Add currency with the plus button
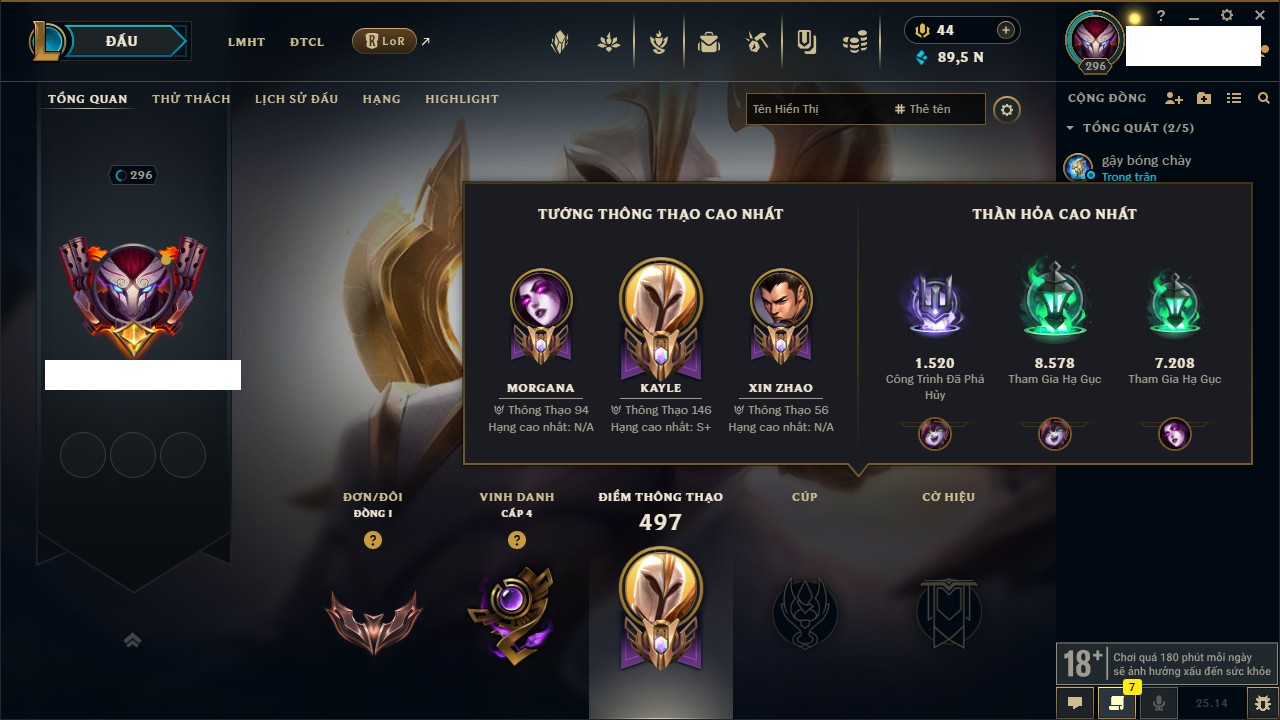The height and width of the screenshot is (720, 1280). pos(1006,30)
